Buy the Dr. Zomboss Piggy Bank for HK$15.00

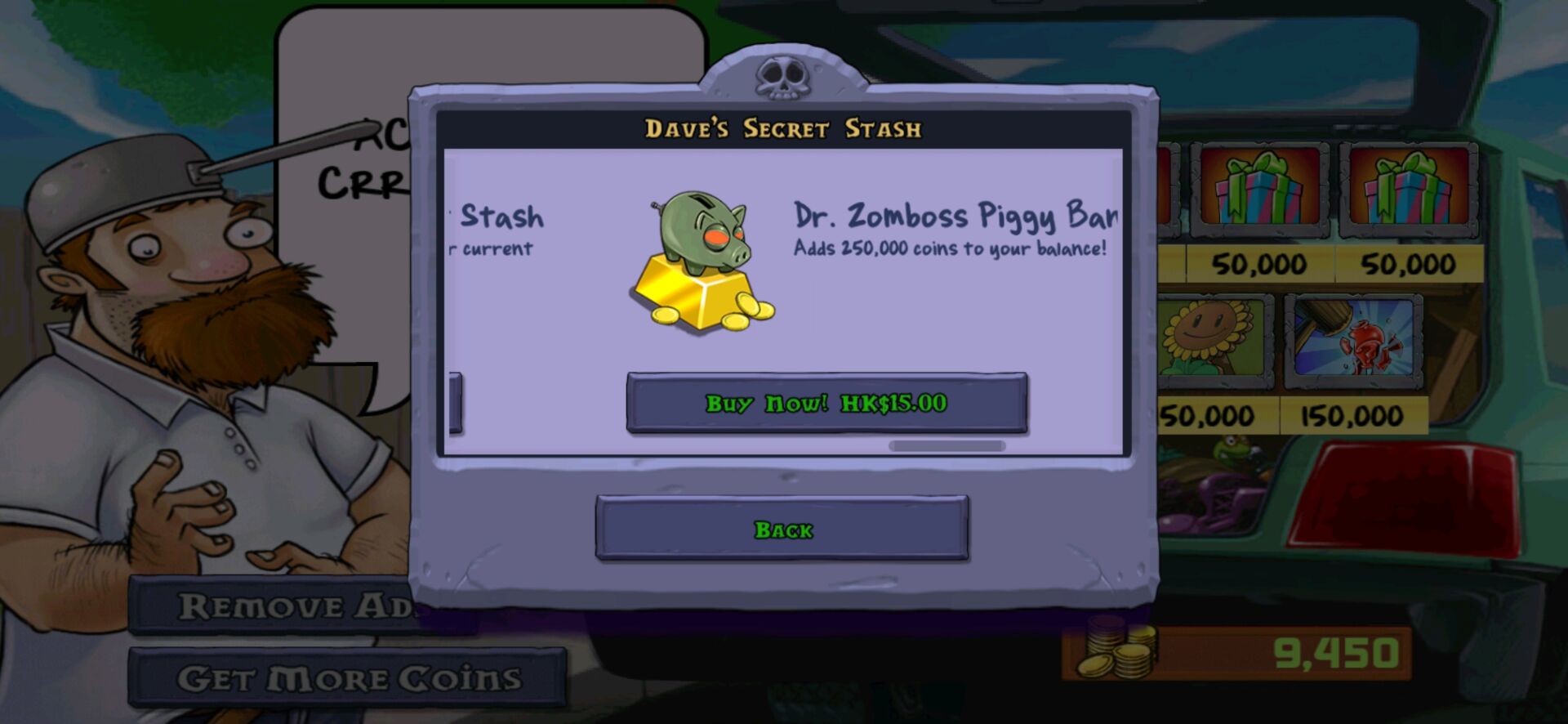click(x=826, y=403)
